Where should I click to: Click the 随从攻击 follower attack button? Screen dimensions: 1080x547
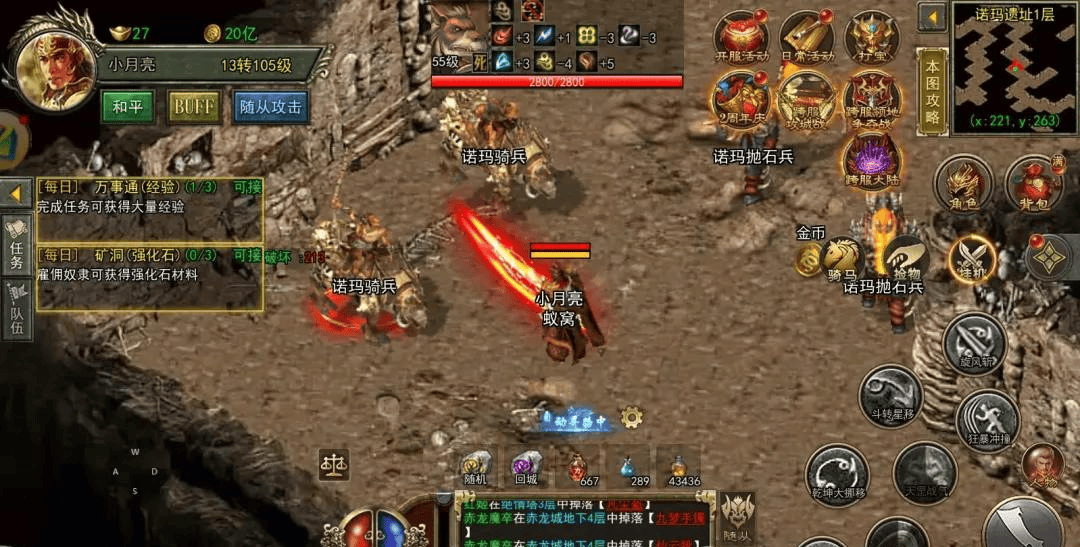270,107
